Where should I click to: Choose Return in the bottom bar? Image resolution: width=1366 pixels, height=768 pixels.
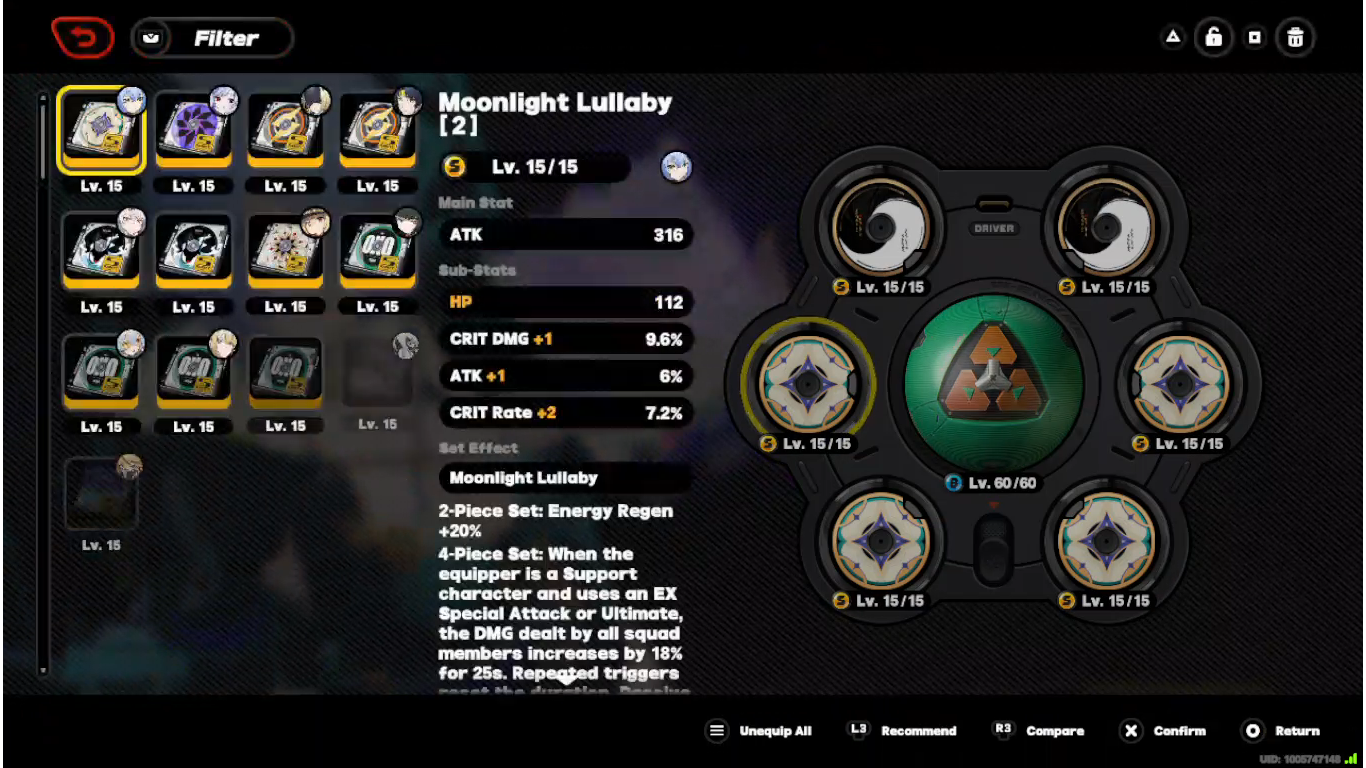(1282, 731)
